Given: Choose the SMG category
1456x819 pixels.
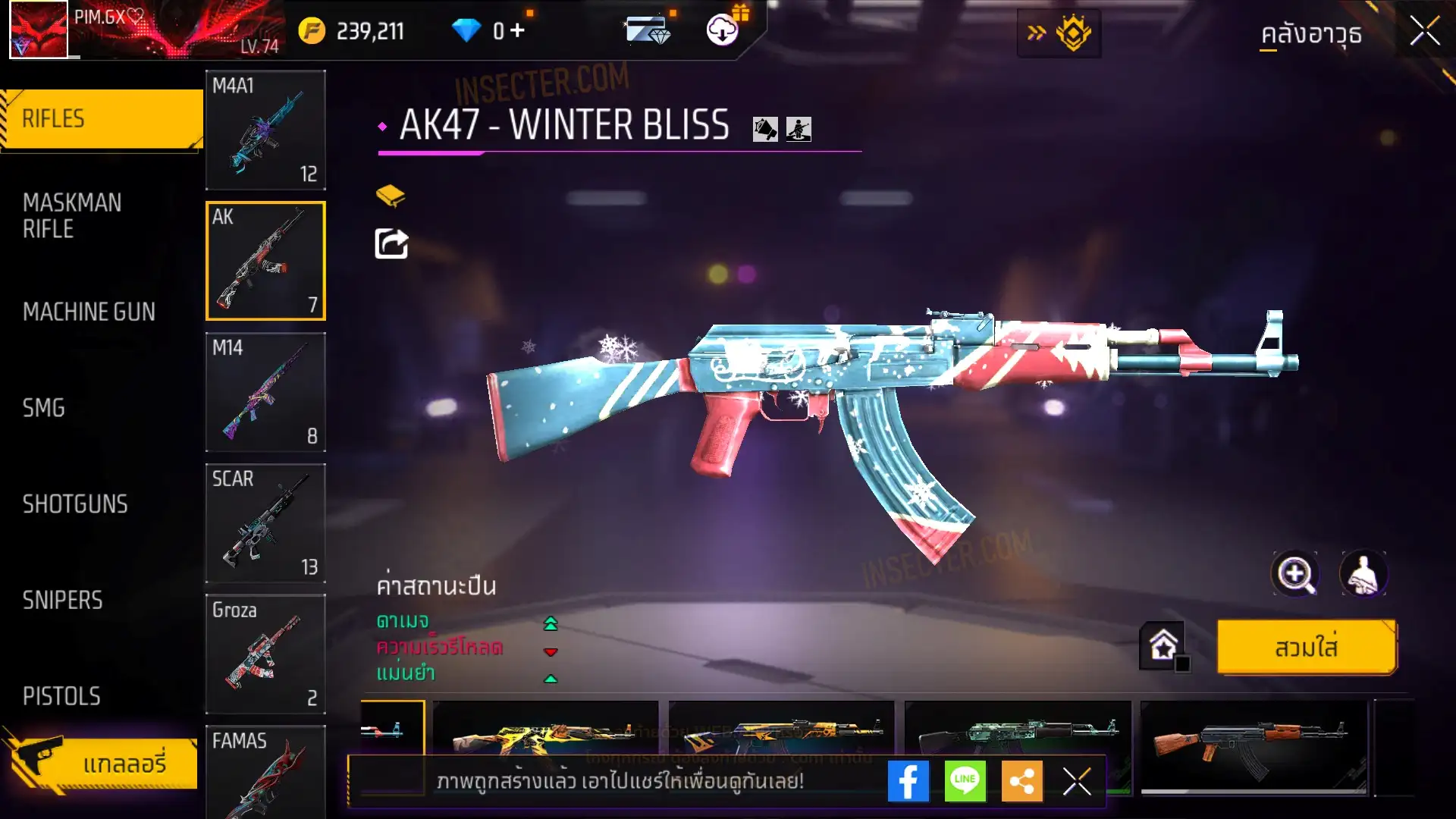Looking at the screenshot, I should click(44, 408).
